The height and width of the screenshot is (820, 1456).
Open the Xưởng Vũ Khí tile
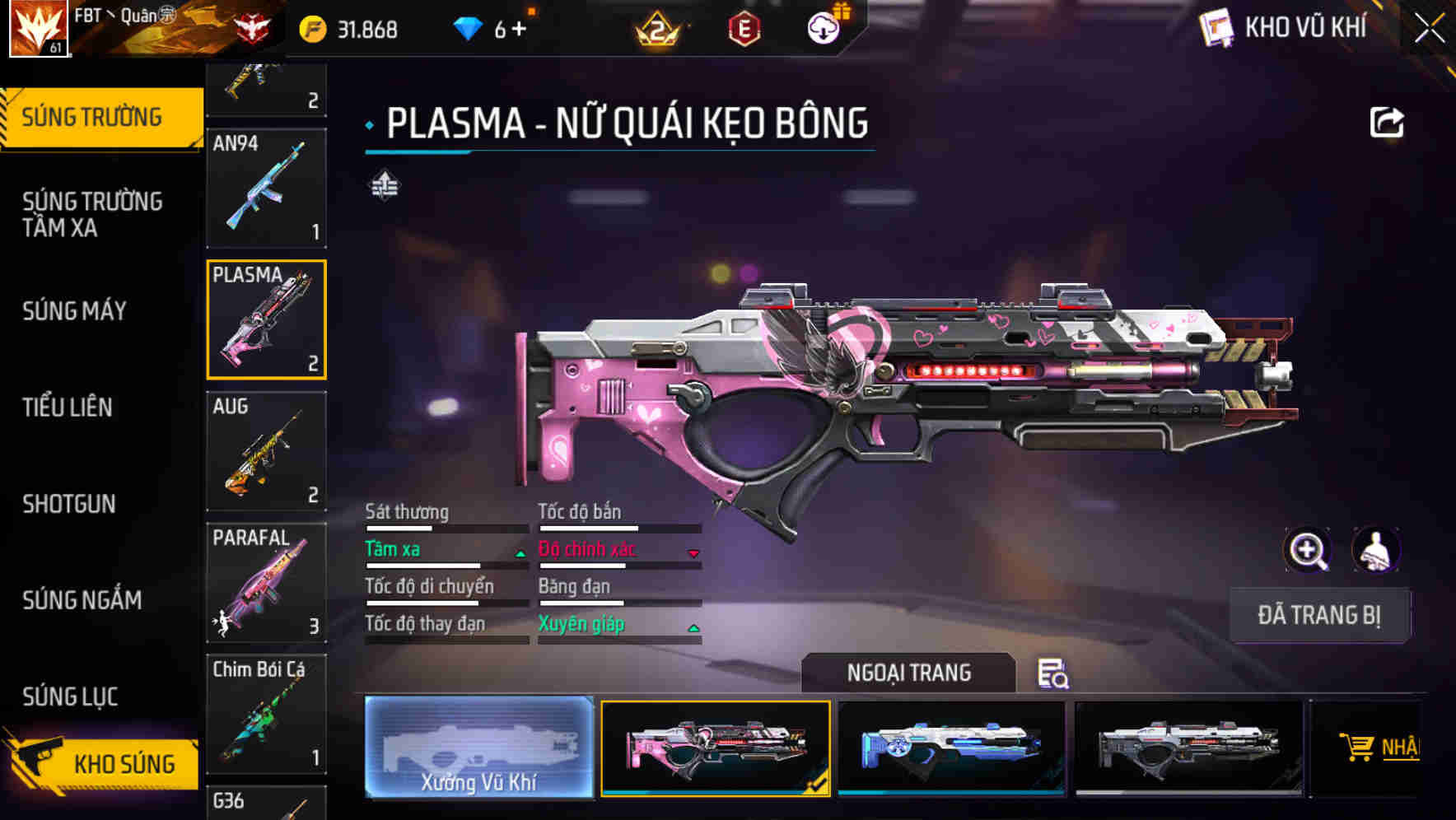pos(478,747)
